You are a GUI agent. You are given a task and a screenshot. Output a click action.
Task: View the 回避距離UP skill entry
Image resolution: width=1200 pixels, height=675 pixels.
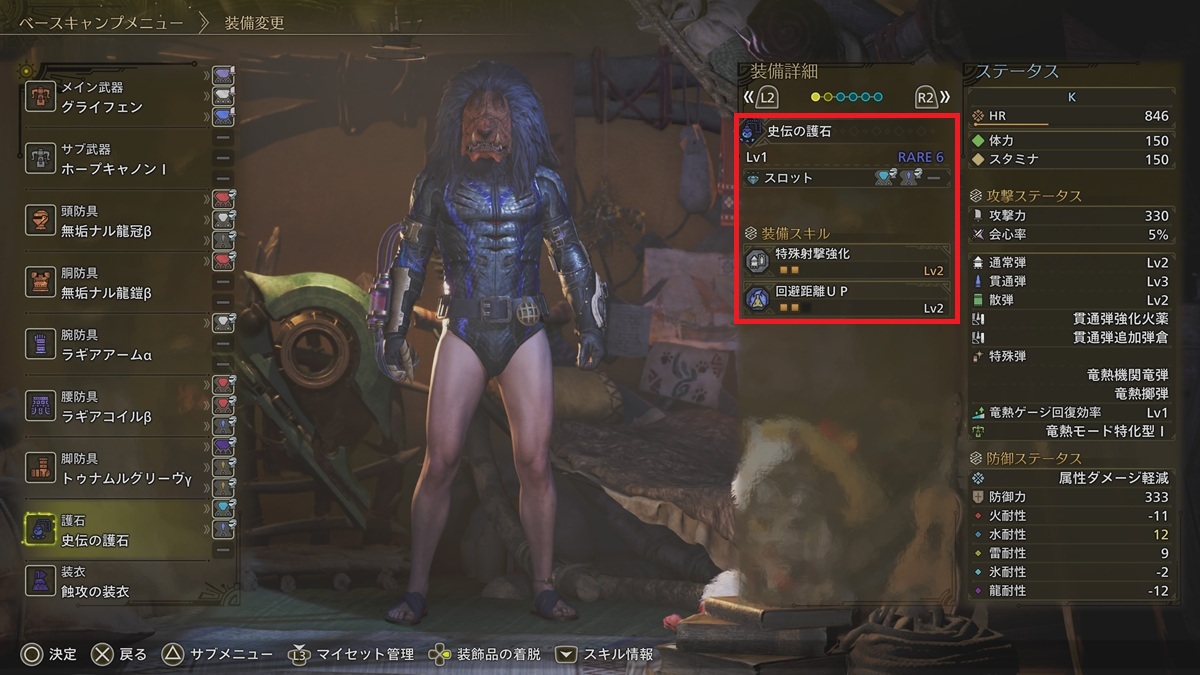(845, 300)
